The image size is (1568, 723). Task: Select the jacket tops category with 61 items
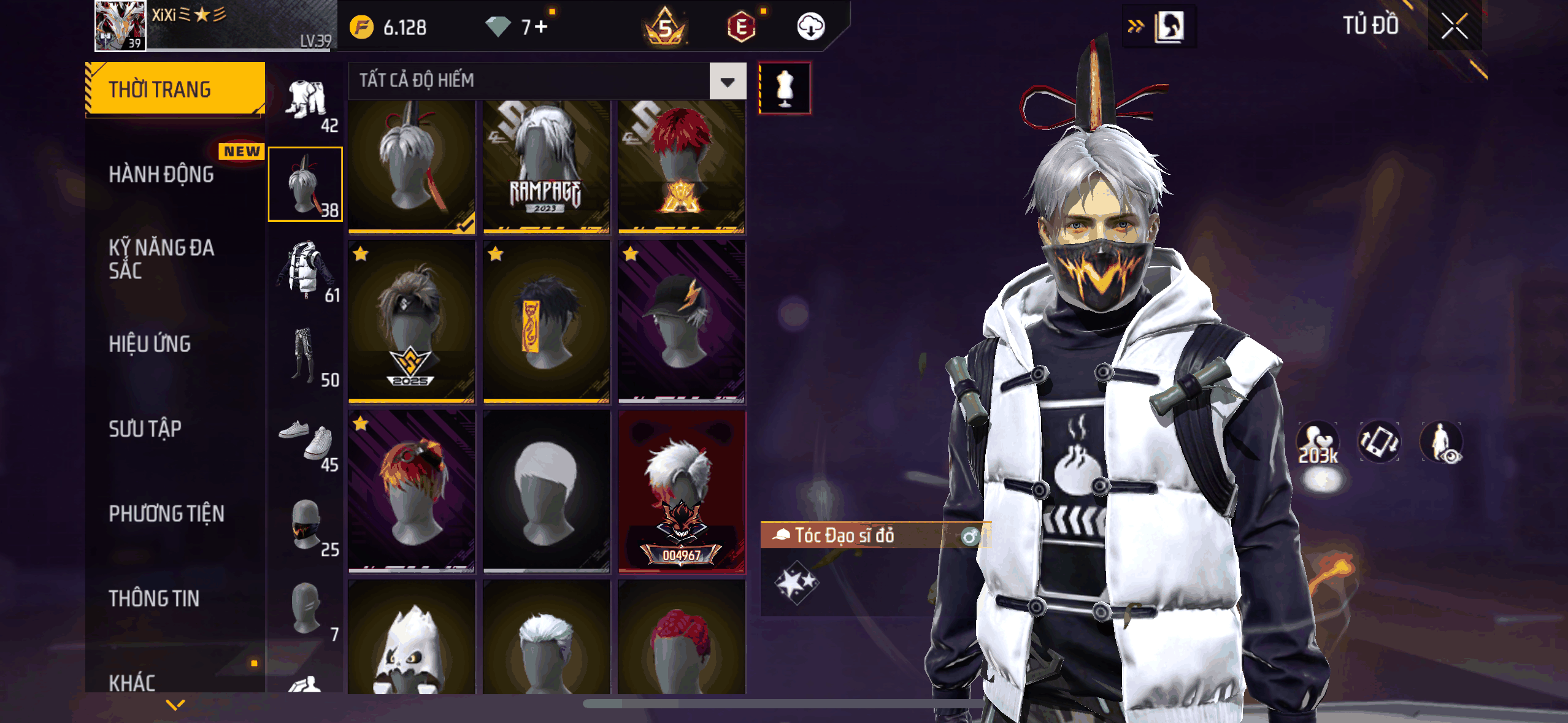pyautogui.click(x=306, y=271)
